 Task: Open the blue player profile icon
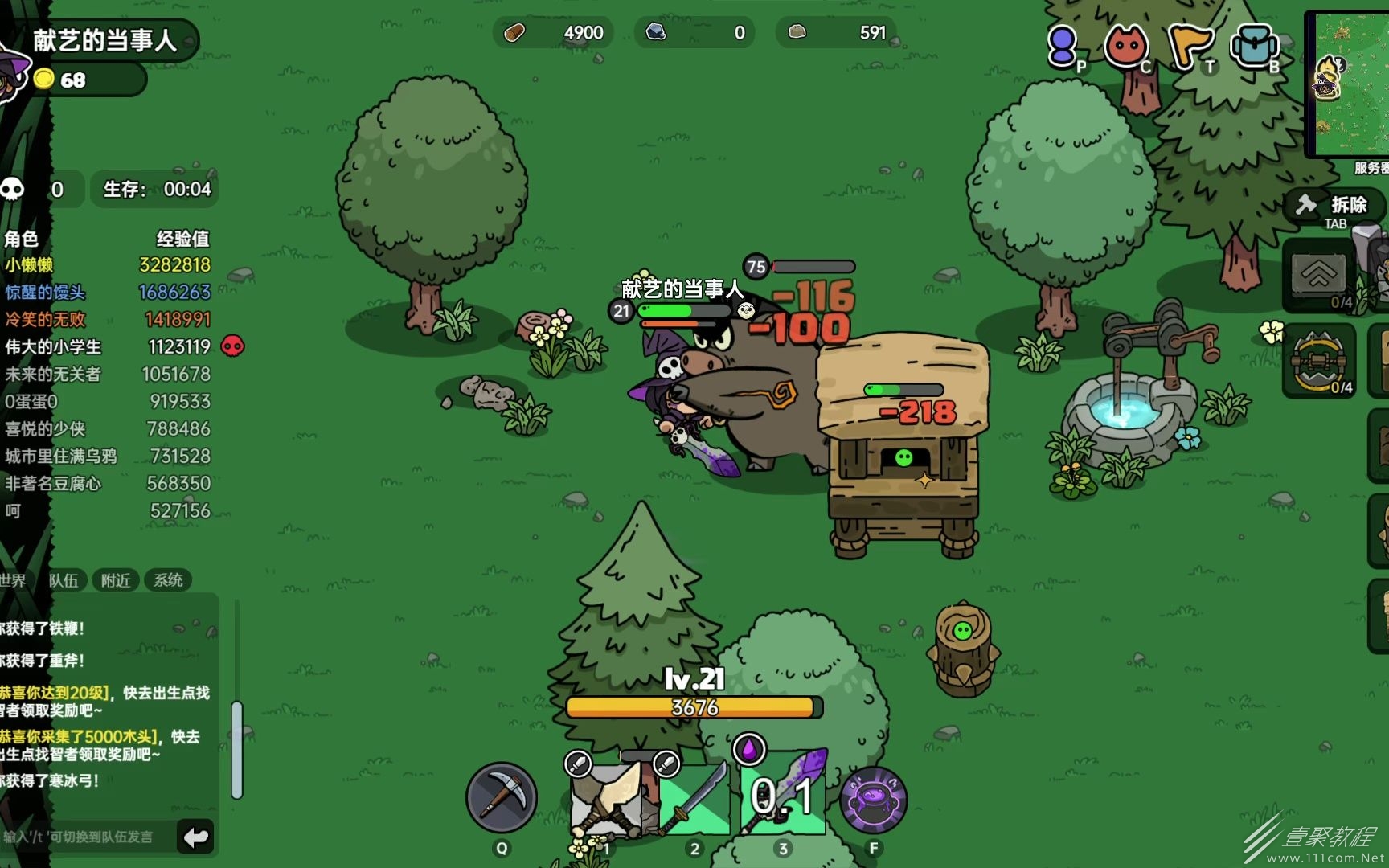coord(1063,46)
